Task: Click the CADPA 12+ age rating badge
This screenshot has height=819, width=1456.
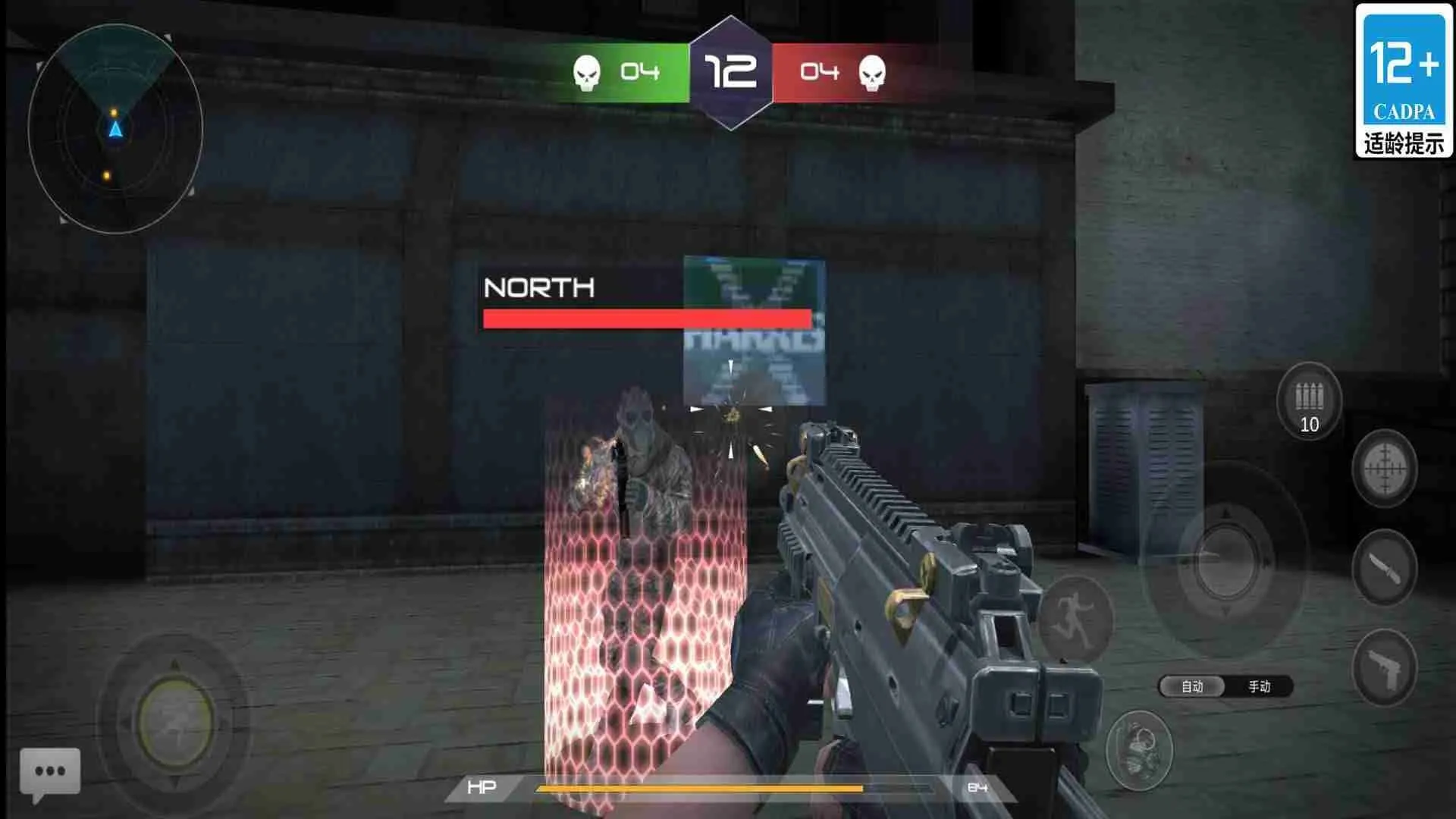Action: (1403, 80)
